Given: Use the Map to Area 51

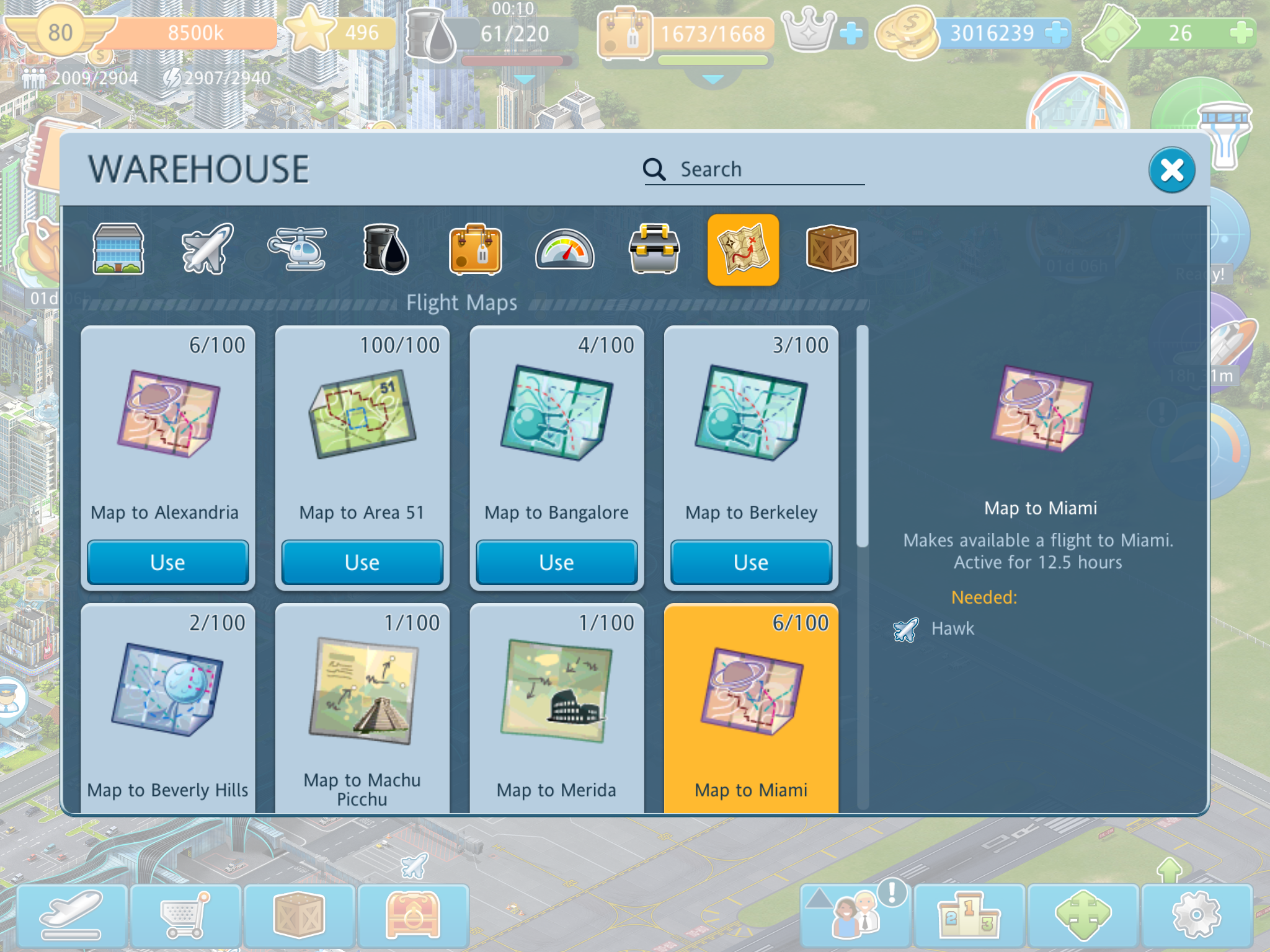Looking at the screenshot, I should 362,562.
